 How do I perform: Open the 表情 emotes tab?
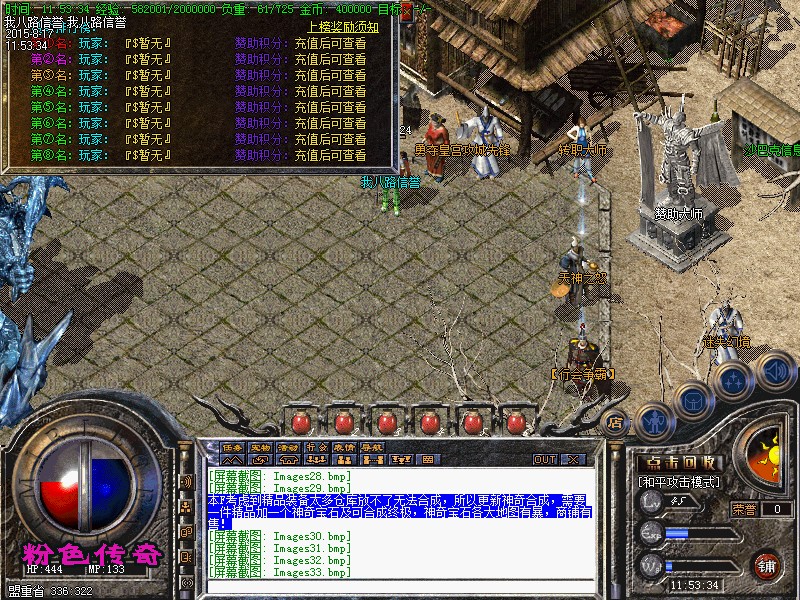(345, 447)
